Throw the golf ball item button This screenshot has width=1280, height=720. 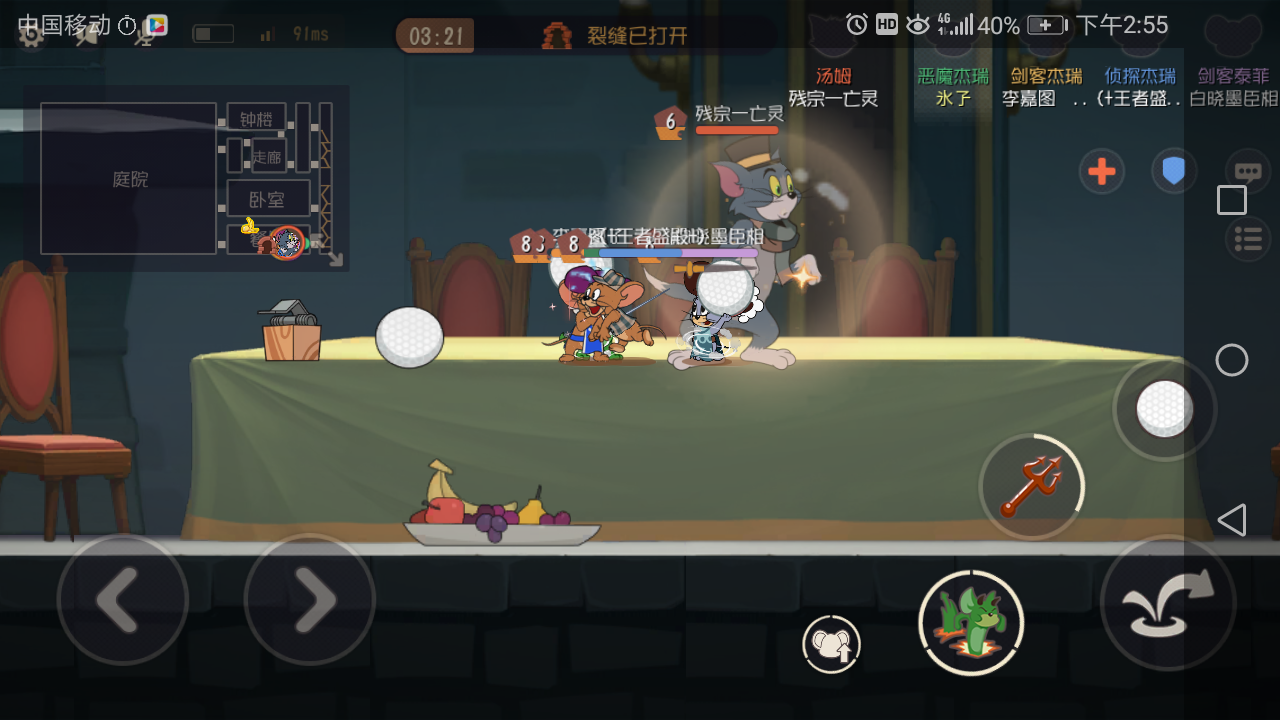[1165, 409]
